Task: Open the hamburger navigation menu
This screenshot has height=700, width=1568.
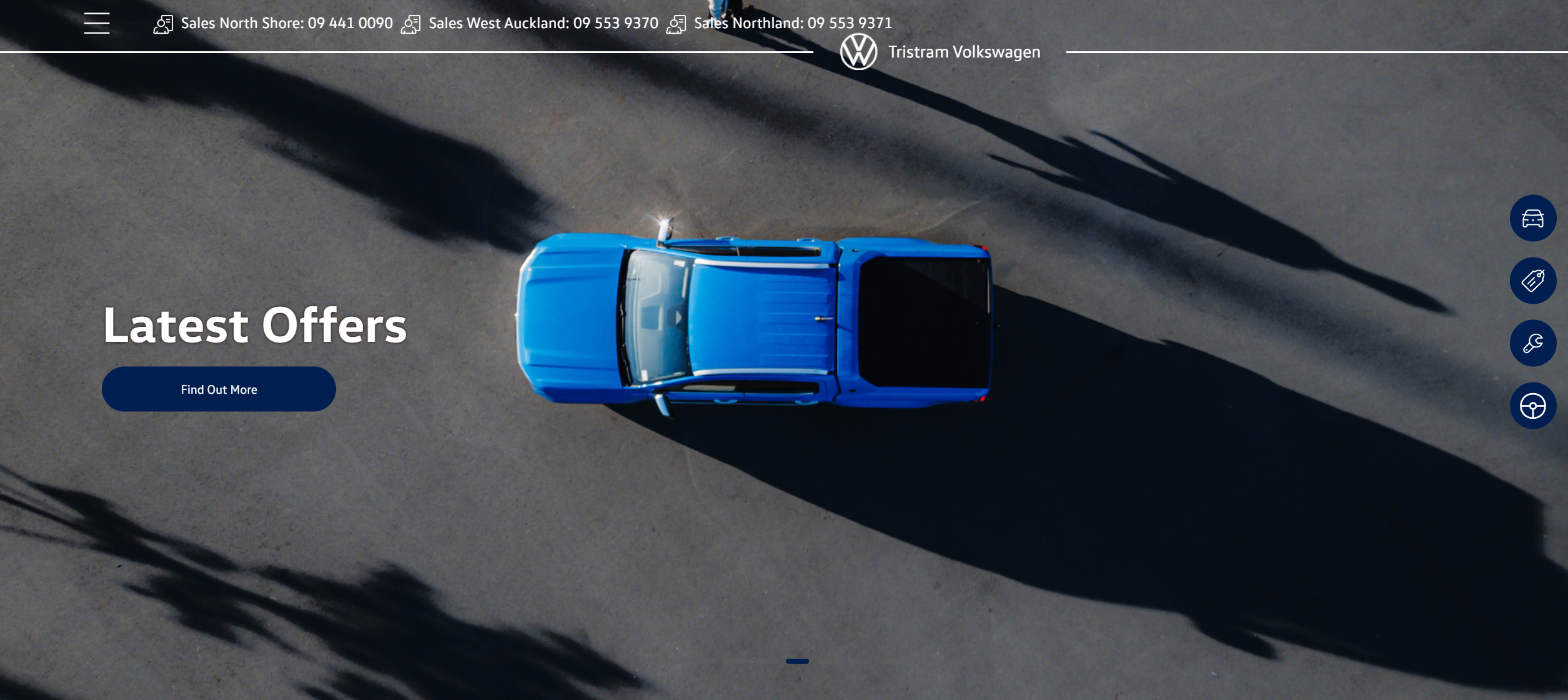Action: 97,23
